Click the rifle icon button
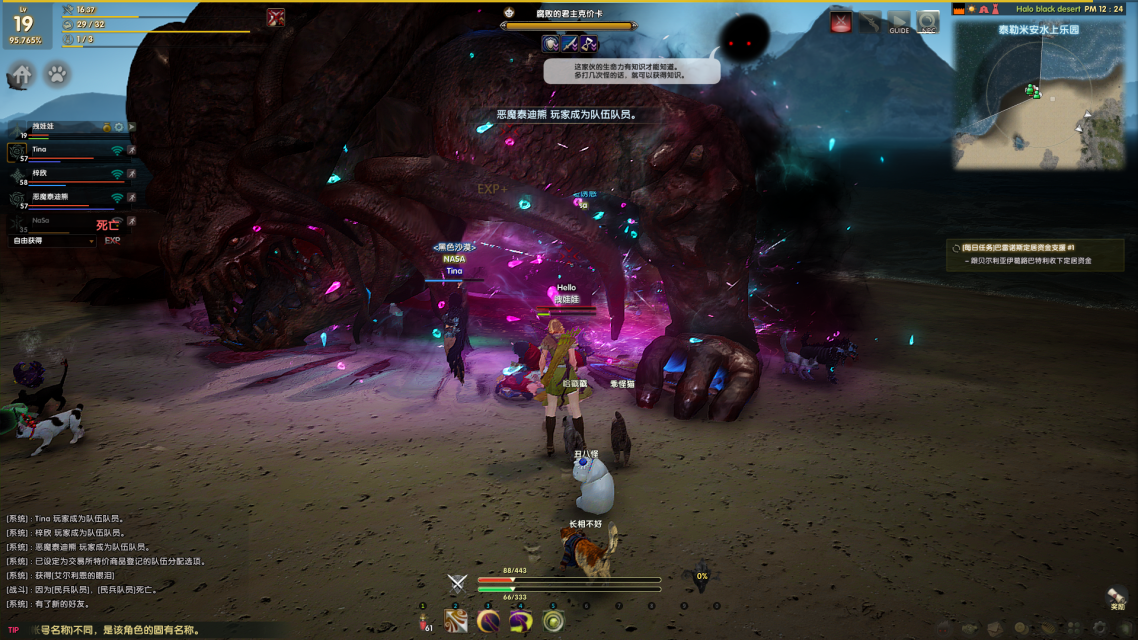The height and width of the screenshot is (640, 1138). click(x=870, y=22)
